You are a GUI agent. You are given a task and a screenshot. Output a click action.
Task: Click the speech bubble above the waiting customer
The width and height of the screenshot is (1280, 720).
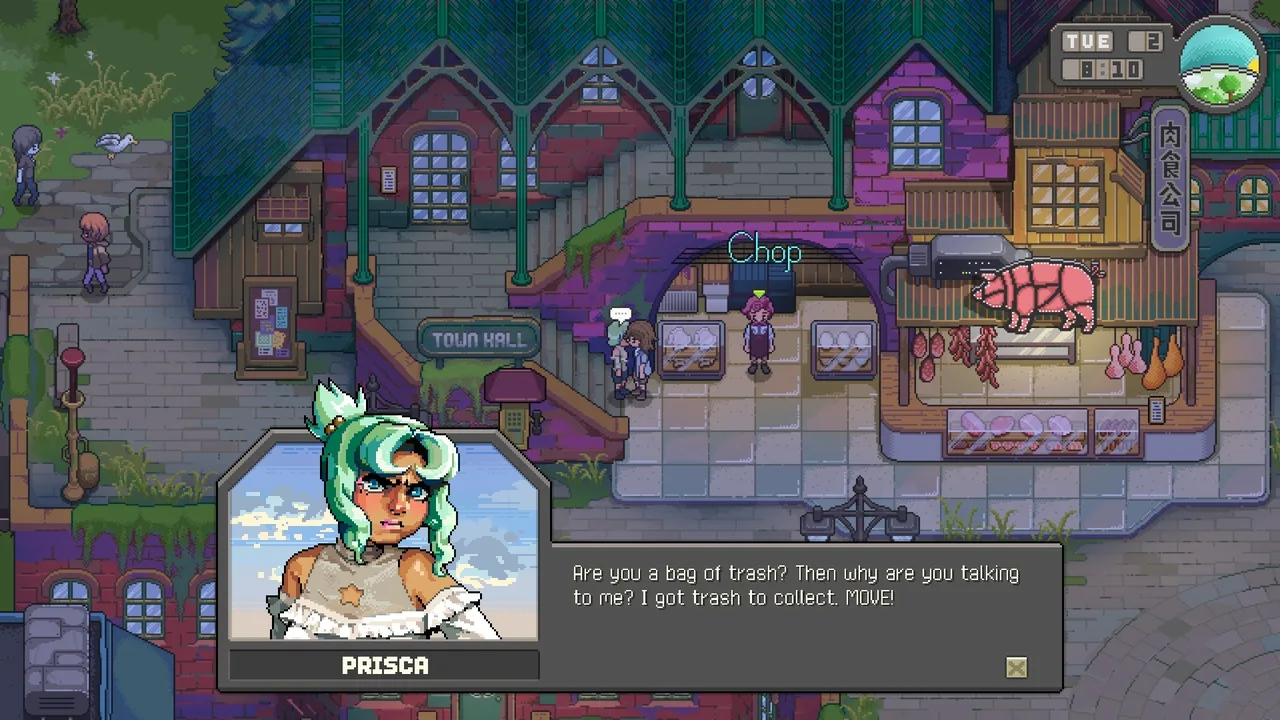tap(621, 313)
